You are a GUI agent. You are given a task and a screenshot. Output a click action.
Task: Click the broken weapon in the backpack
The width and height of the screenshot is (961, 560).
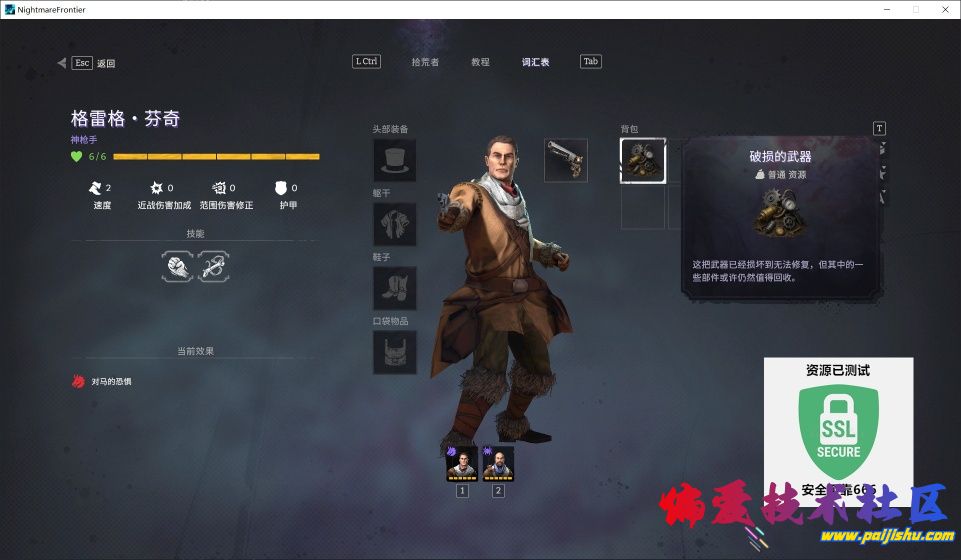pyautogui.click(x=643, y=161)
